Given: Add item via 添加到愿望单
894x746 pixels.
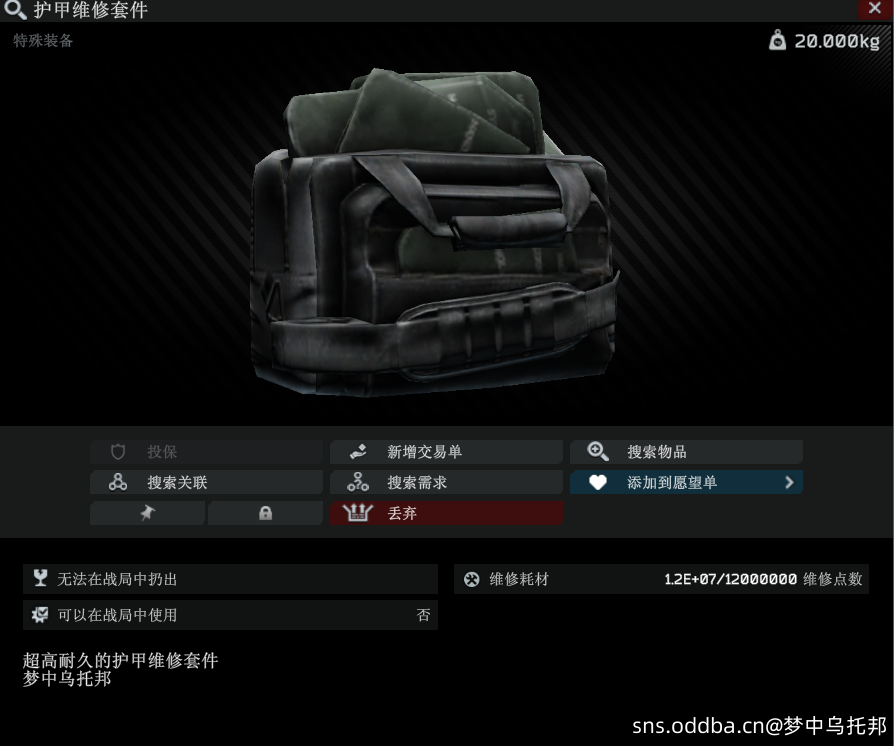Looking at the screenshot, I should point(672,483).
